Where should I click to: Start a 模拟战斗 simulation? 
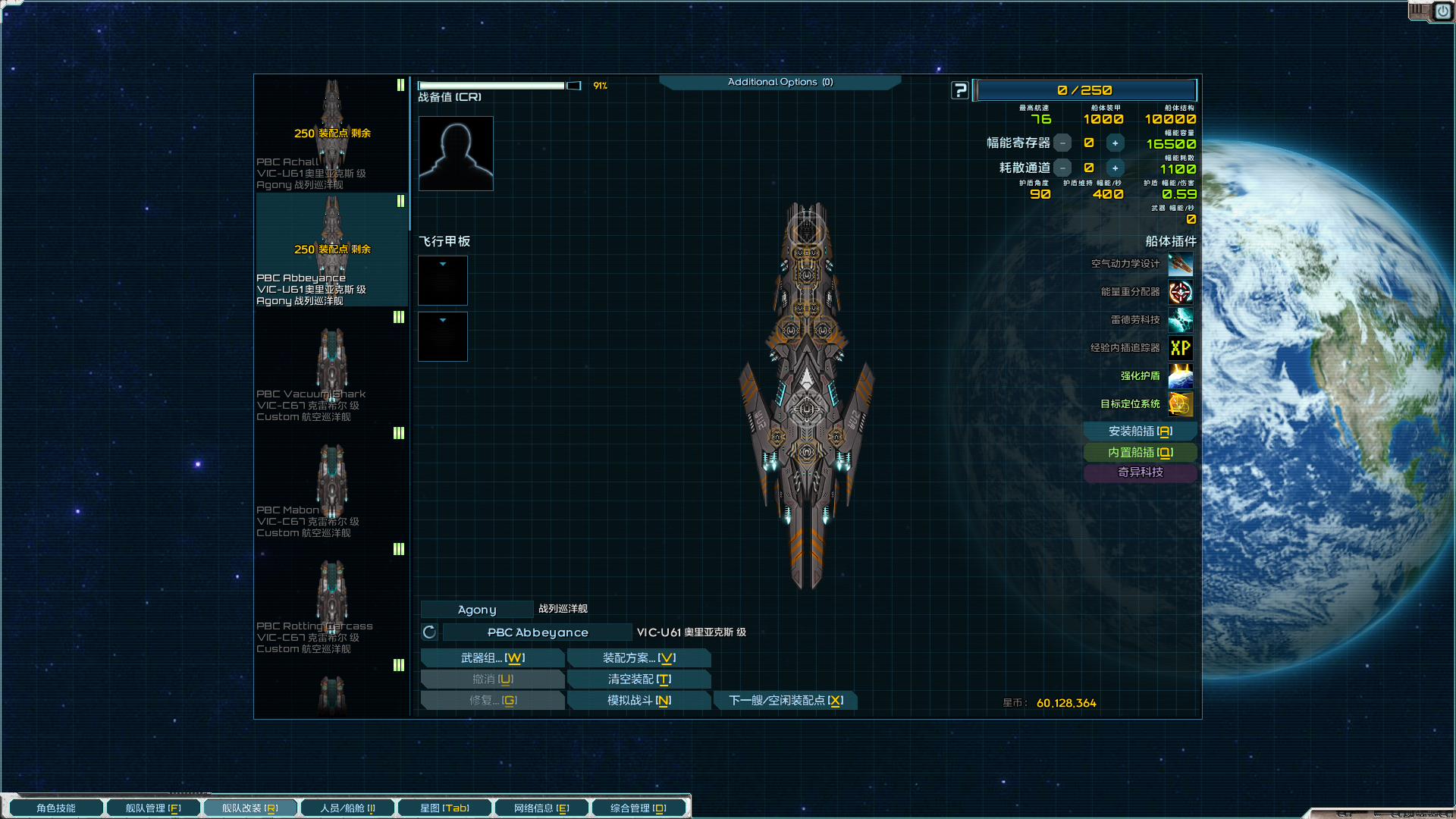639,701
